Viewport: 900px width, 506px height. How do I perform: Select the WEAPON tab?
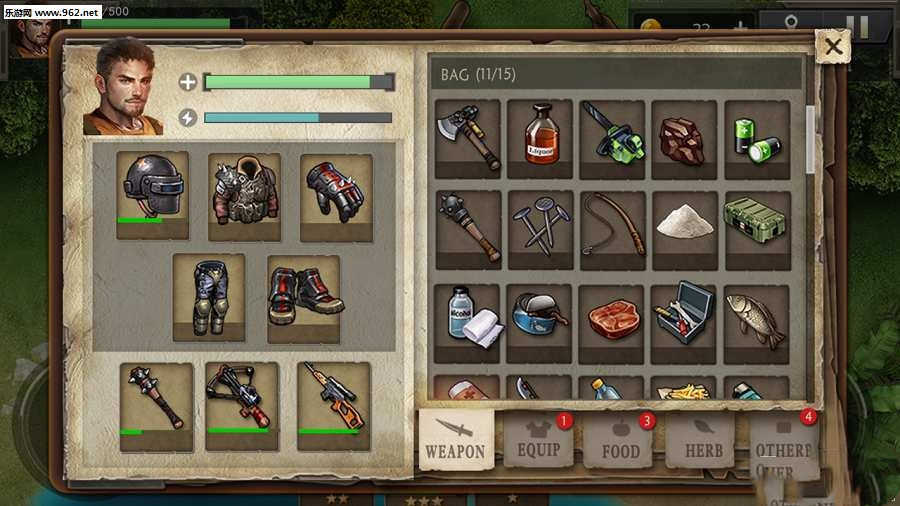pyautogui.click(x=456, y=440)
